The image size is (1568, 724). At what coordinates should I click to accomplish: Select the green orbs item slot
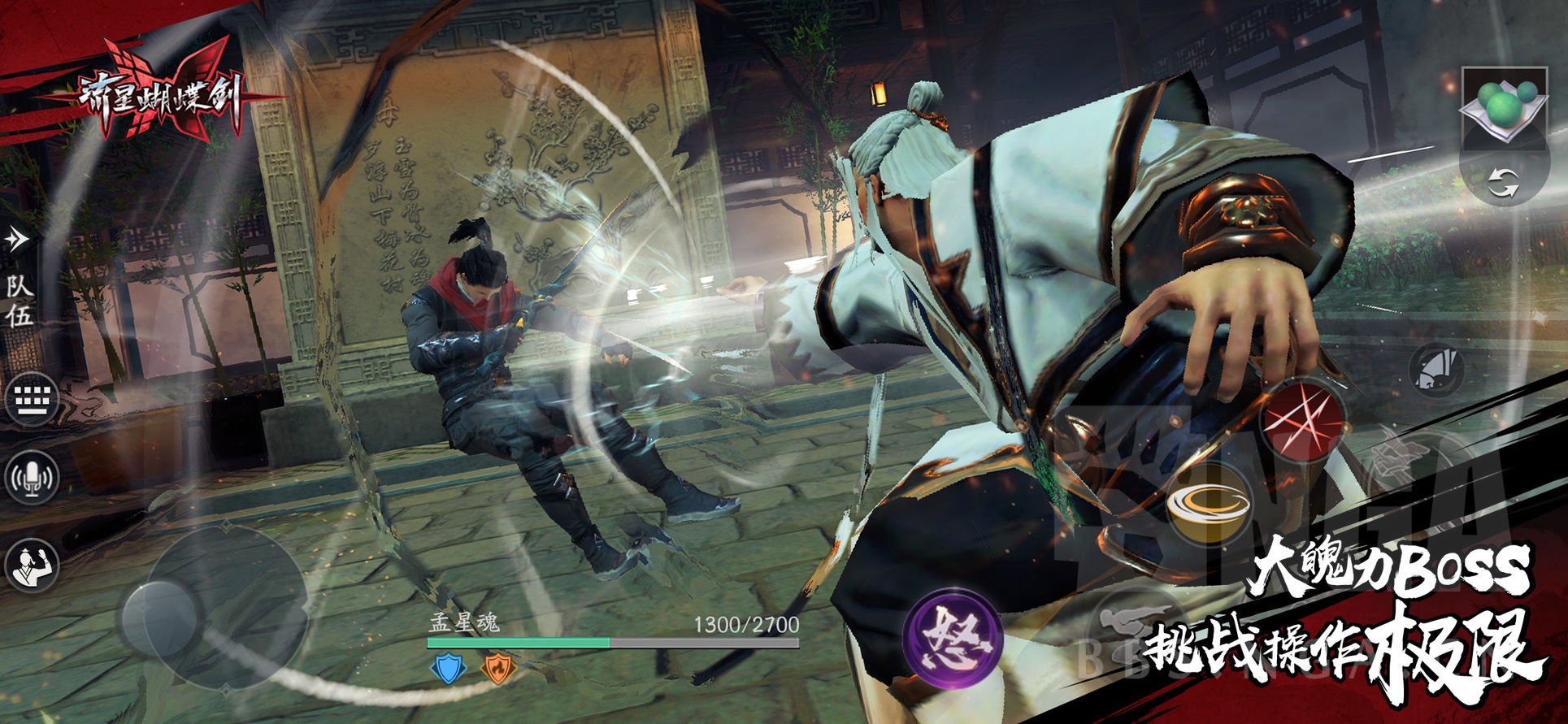point(1503,105)
